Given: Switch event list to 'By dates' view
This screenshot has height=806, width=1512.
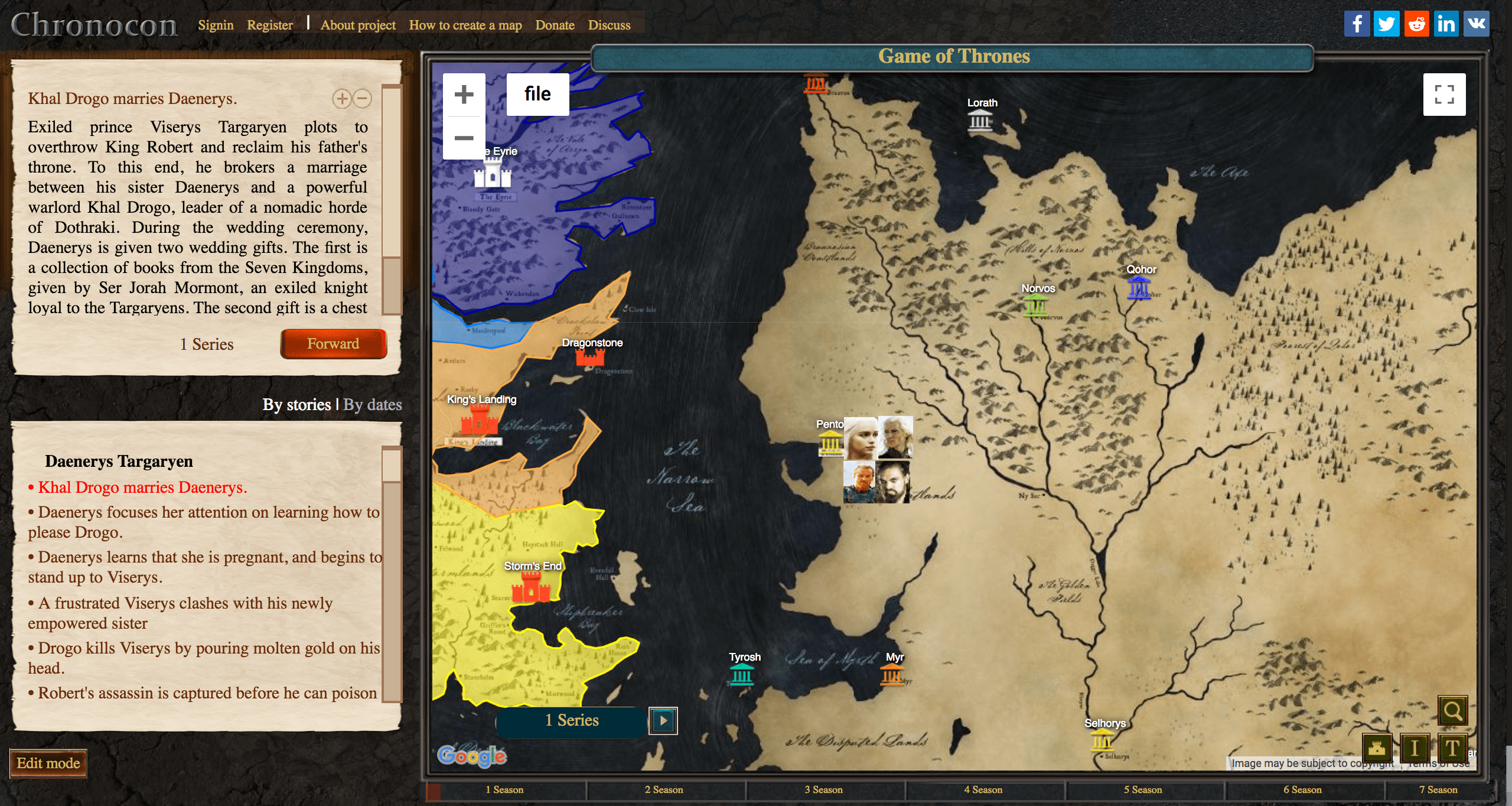Looking at the screenshot, I should click(373, 405).
